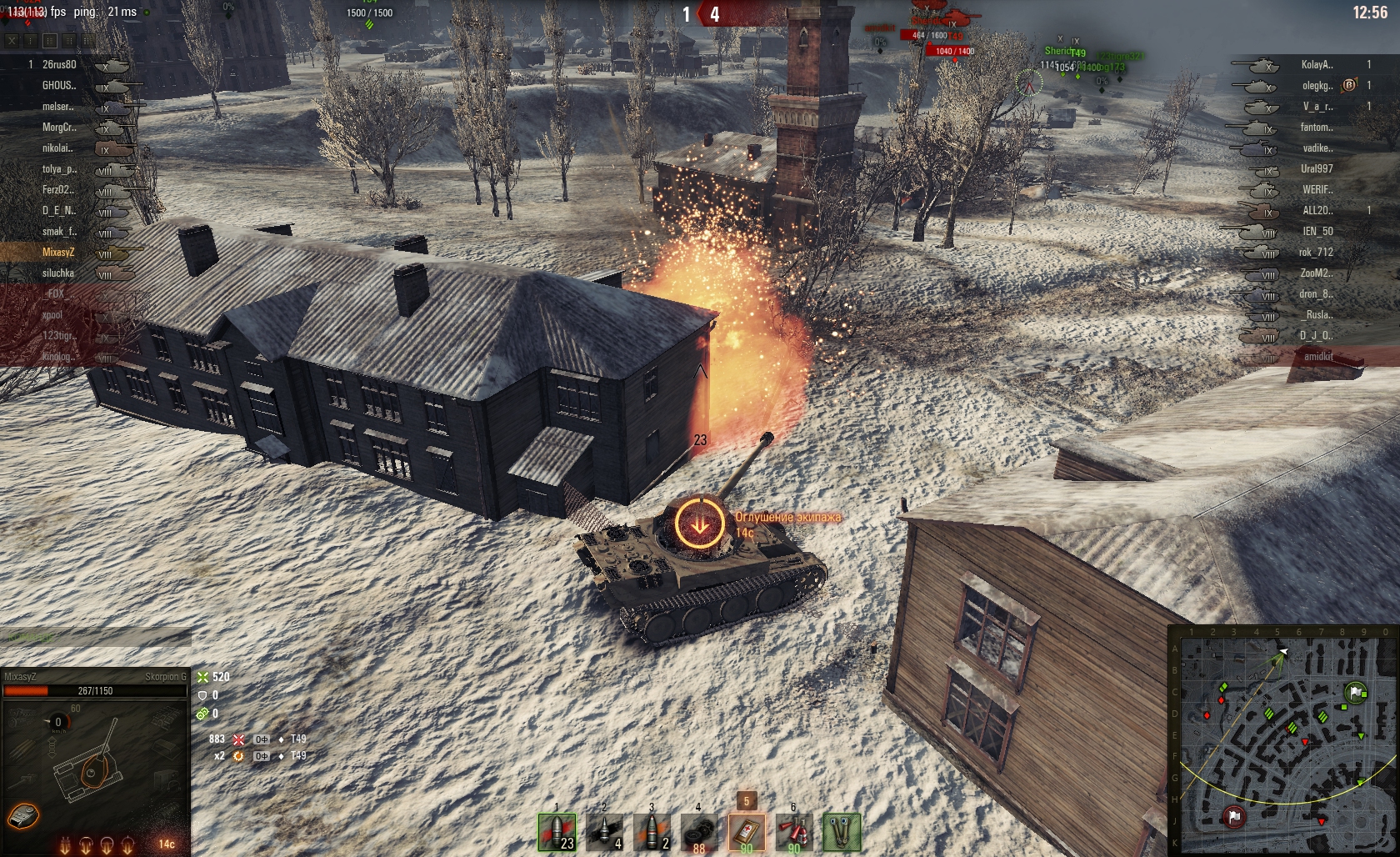The height and width of the screenshot is (857, 1400).
Task: Use the repair kit consumable
Action: pos(698,832)
